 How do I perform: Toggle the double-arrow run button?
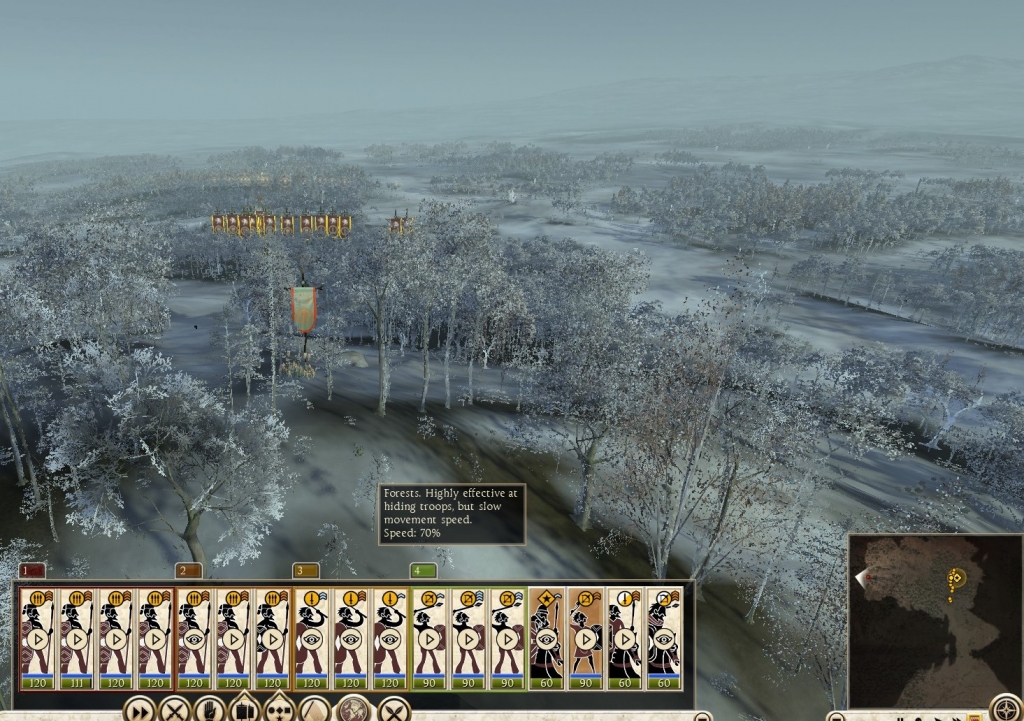click(x=139, y=710)
